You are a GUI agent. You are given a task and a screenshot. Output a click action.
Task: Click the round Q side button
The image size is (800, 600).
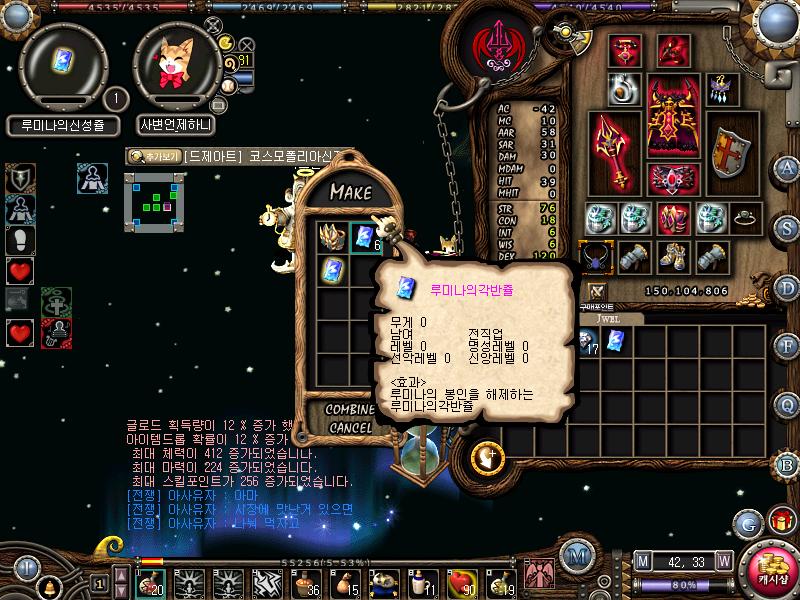pos(788,404)
